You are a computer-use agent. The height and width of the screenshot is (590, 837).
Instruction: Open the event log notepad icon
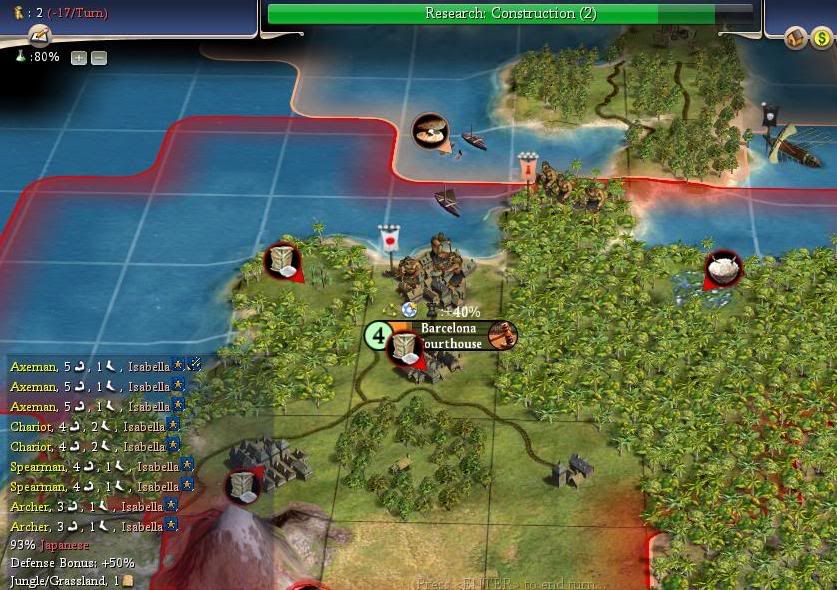tap(39, 37)
